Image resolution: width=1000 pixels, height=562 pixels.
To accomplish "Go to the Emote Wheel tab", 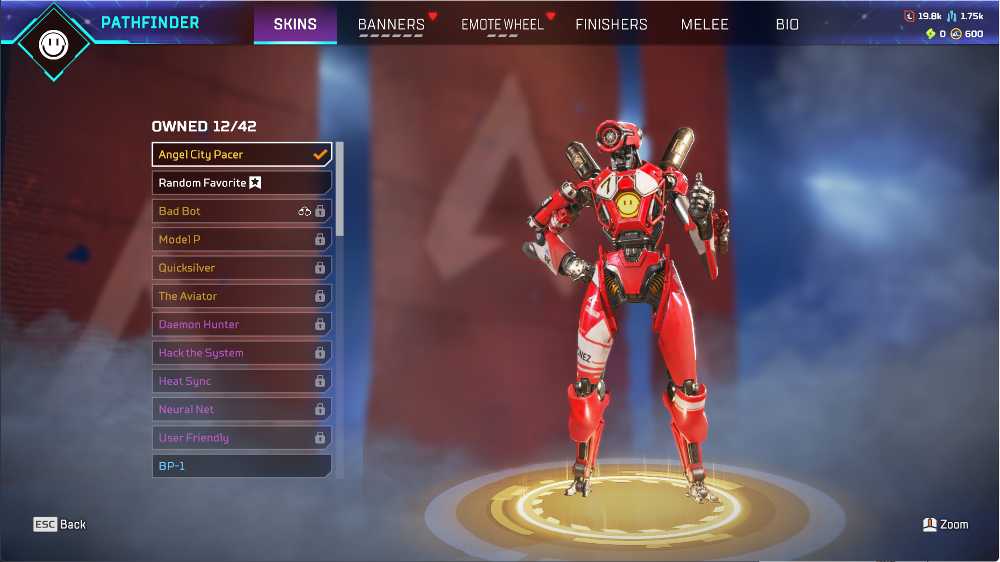I will tap(502, 24).
